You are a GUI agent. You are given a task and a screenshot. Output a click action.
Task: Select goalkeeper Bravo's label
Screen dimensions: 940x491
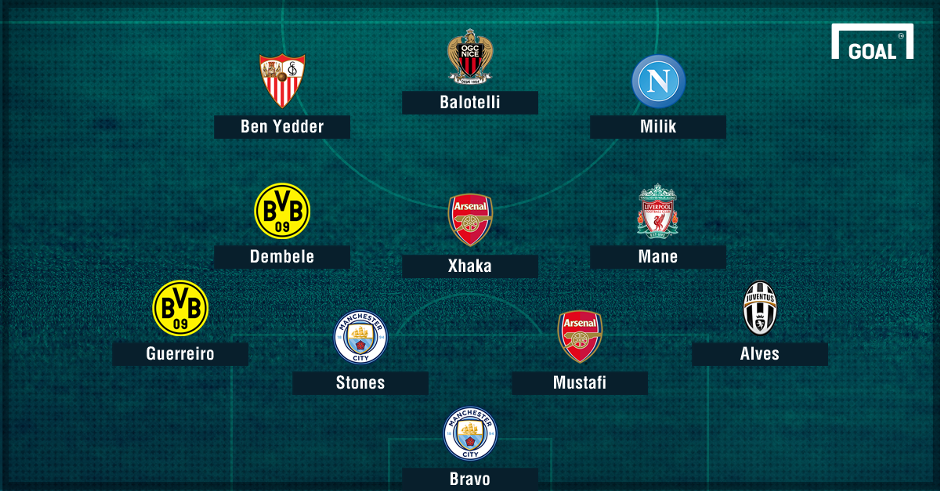click(x=470, y=478)
